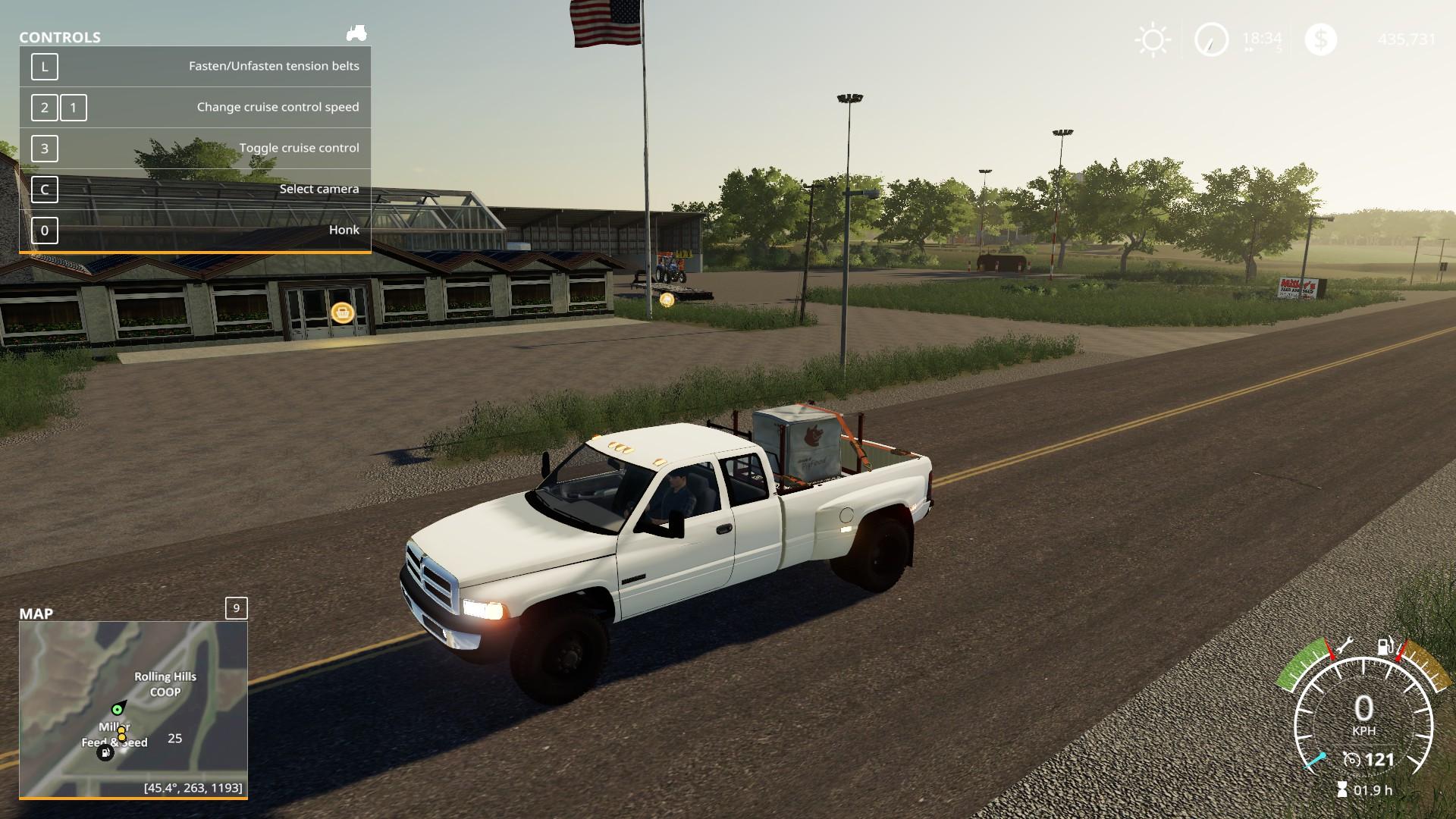Adjust cruise speed via the 2/1 key entry
Image resolution: width=1456 pixels, height=819 pixels.
point(57,108)
